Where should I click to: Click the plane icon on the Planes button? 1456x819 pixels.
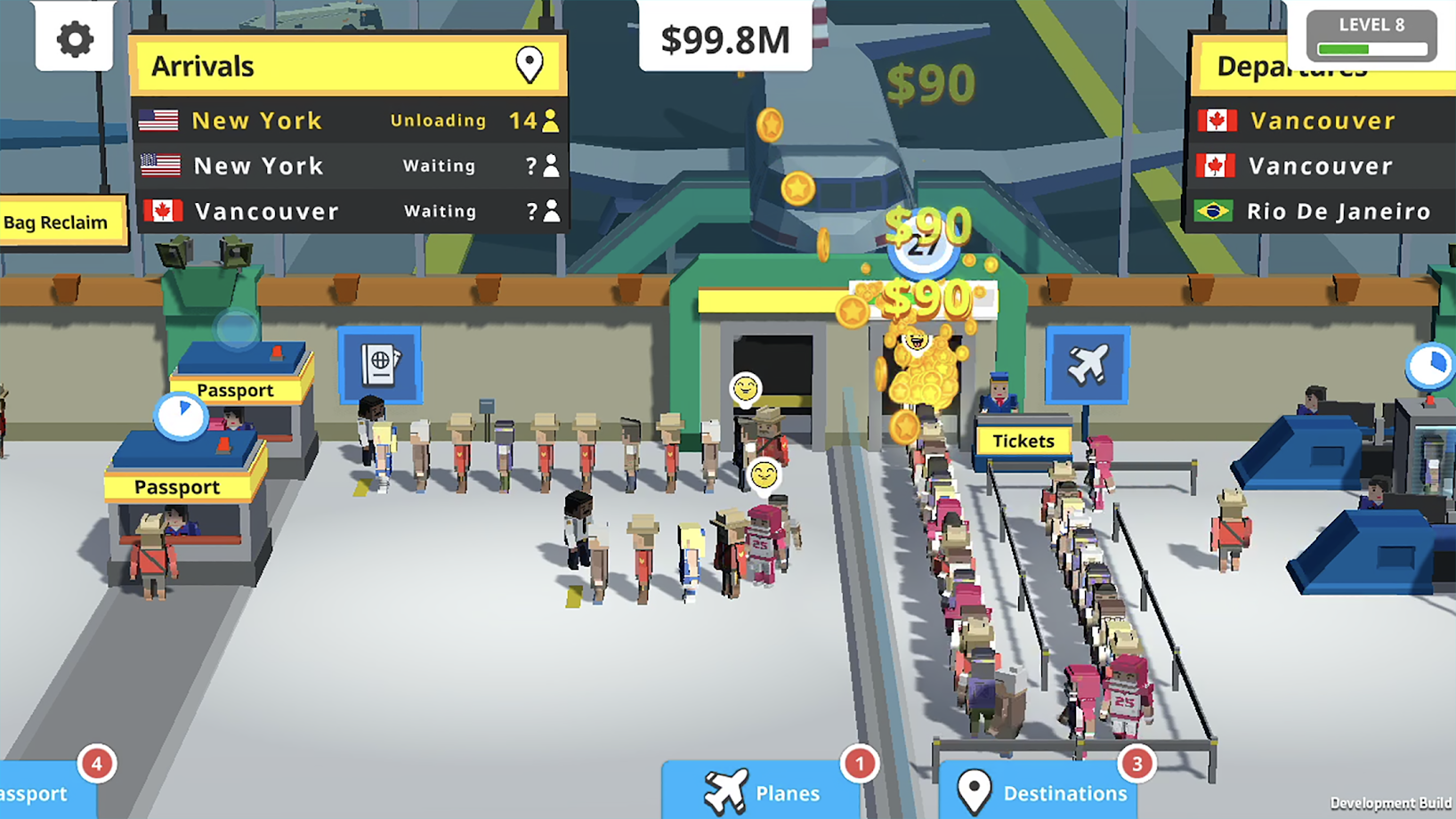click(725, 791)
